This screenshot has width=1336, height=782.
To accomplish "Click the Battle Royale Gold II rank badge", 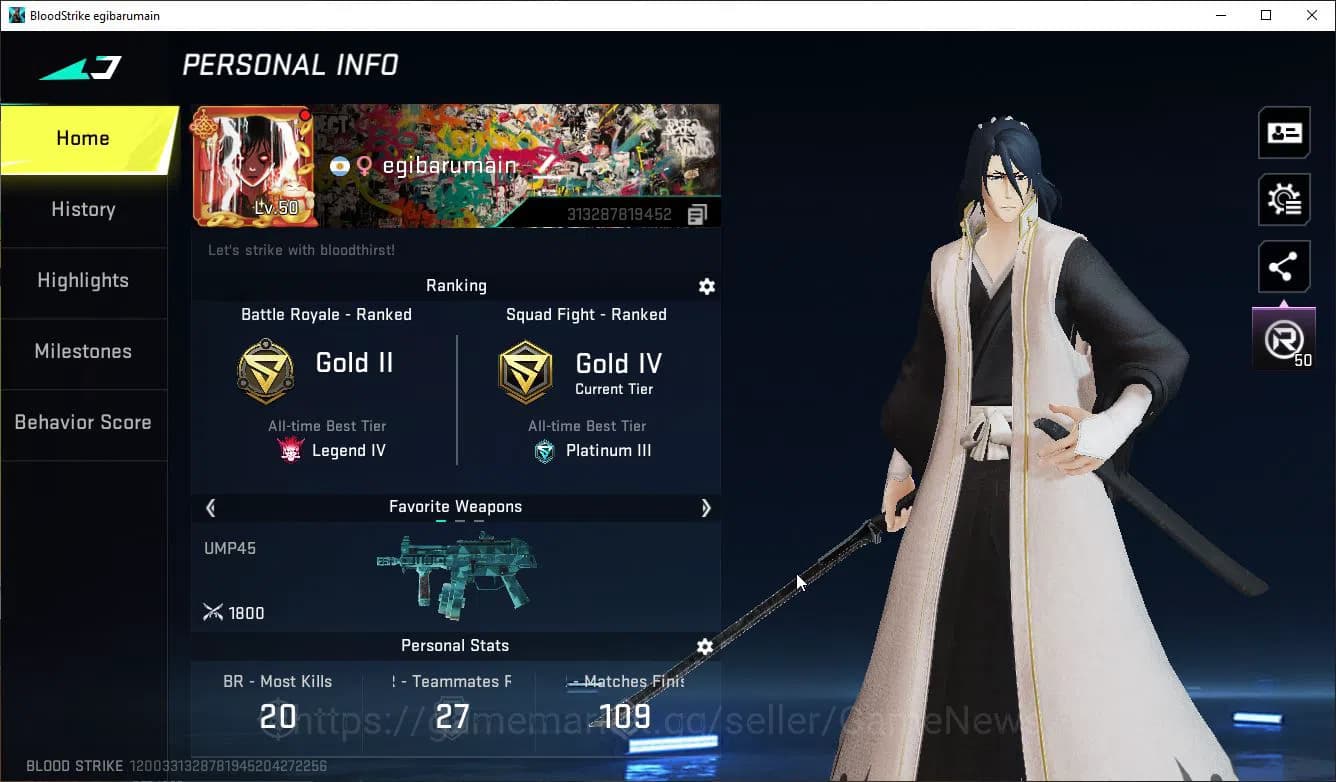I will pos(264,371).
